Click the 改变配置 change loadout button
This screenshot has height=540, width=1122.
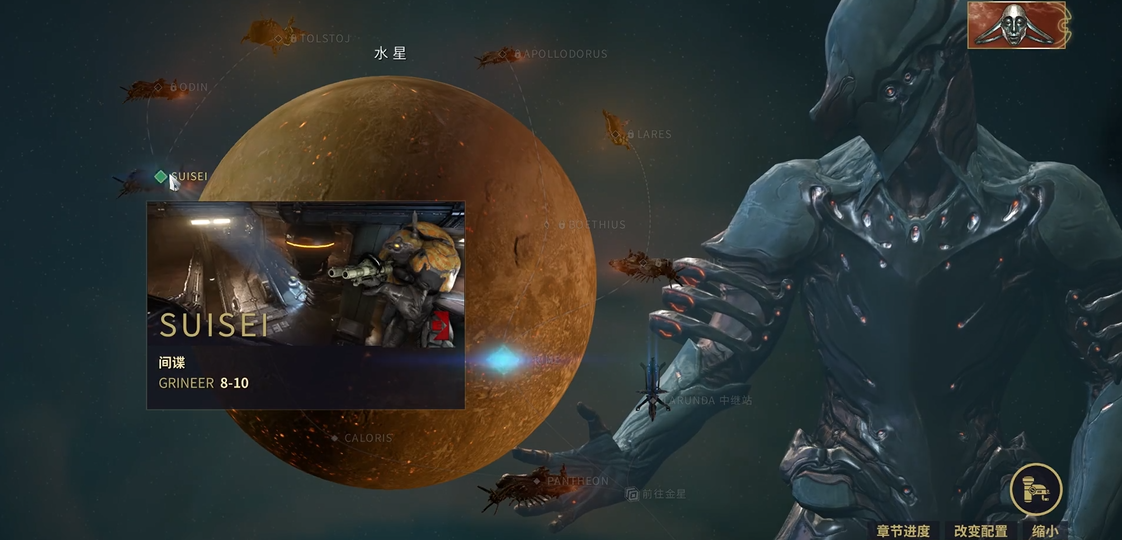(x=980, y=531)
